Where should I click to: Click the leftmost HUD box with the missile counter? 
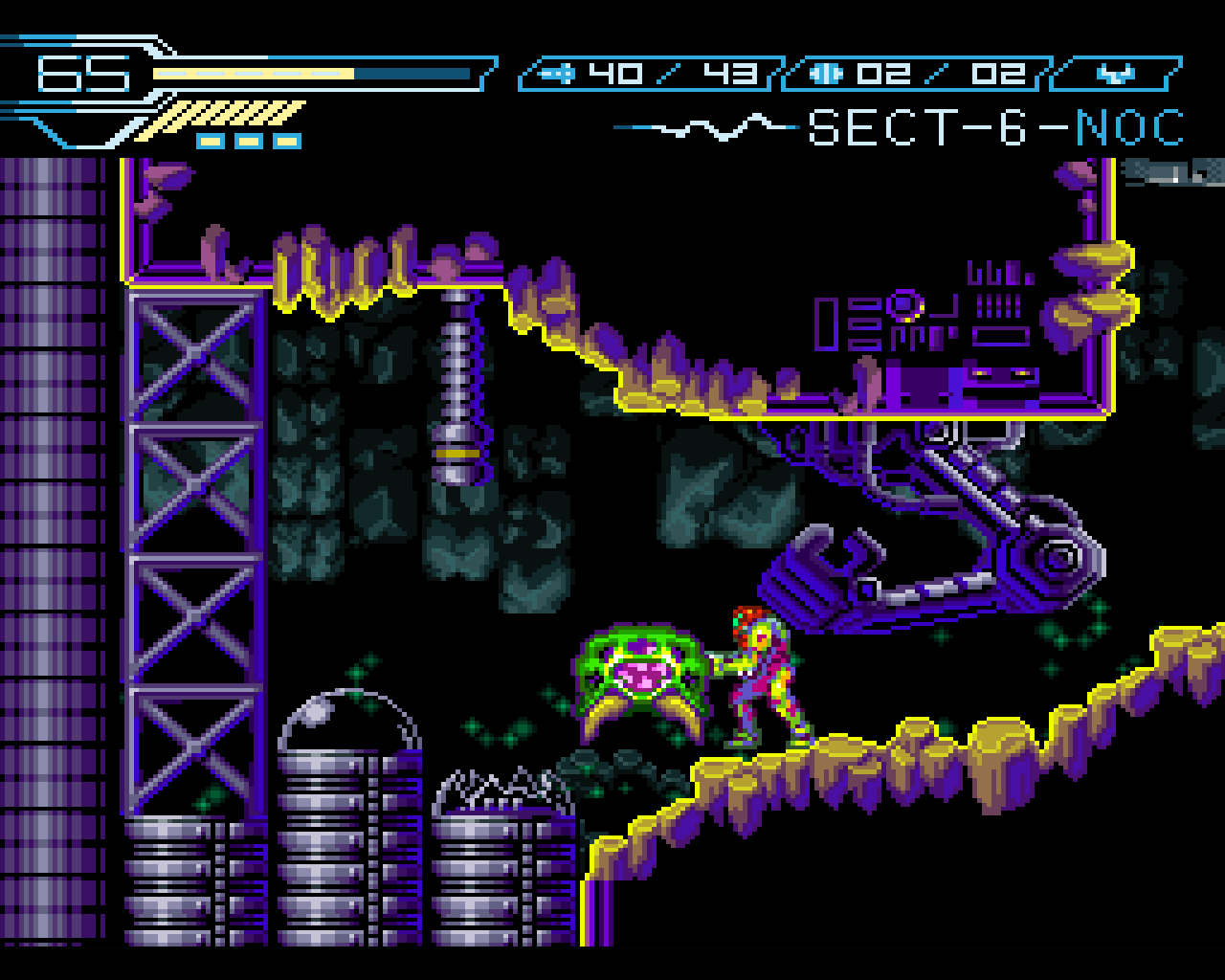coord(651,72)
